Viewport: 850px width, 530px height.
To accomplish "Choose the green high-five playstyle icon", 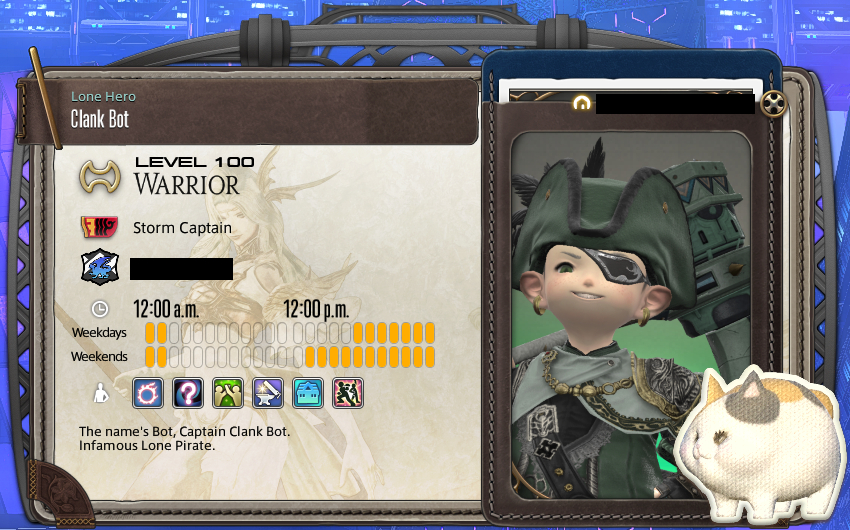I will [228, 392].
